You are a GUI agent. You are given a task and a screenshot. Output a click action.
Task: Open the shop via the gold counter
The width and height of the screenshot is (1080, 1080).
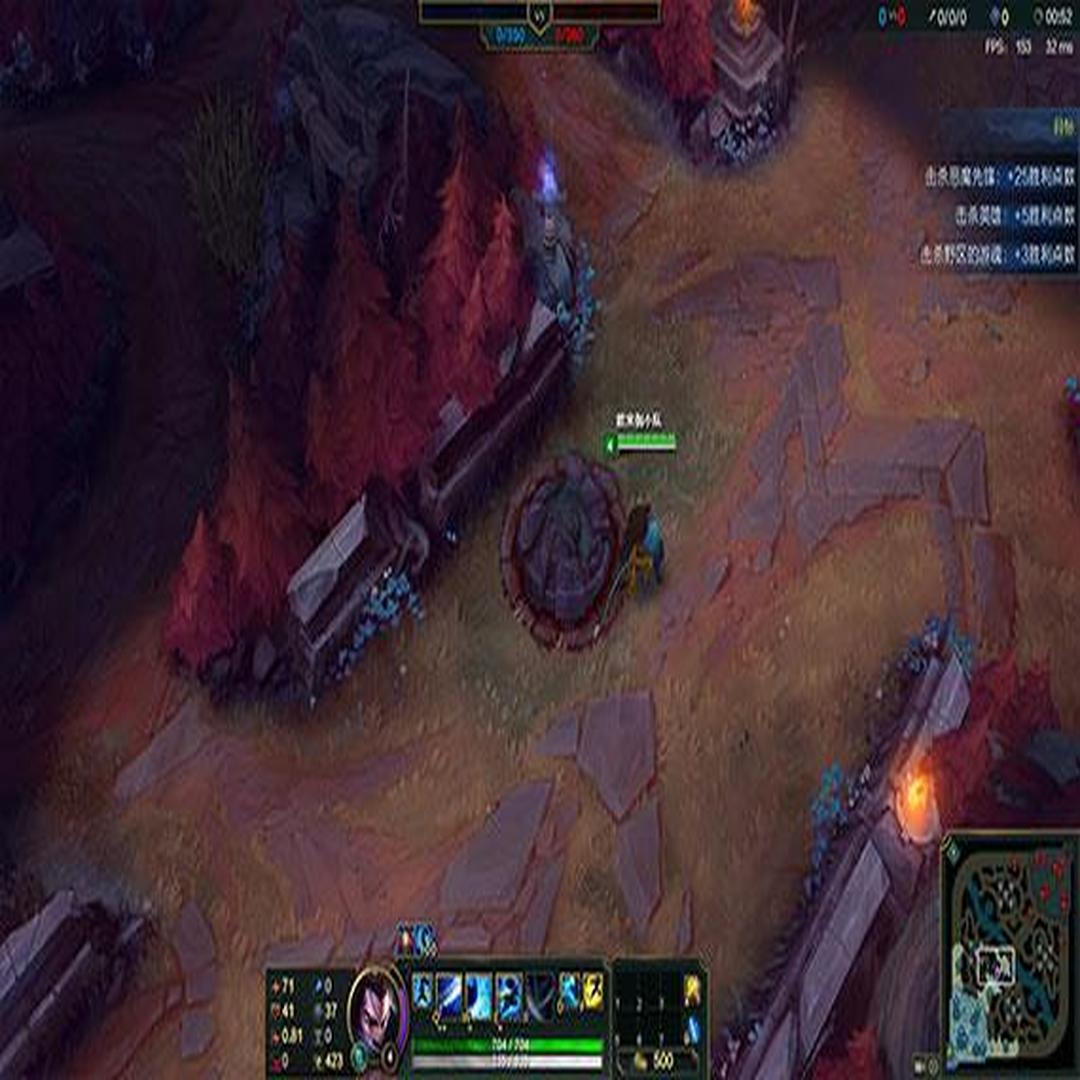click(657, 1061)
